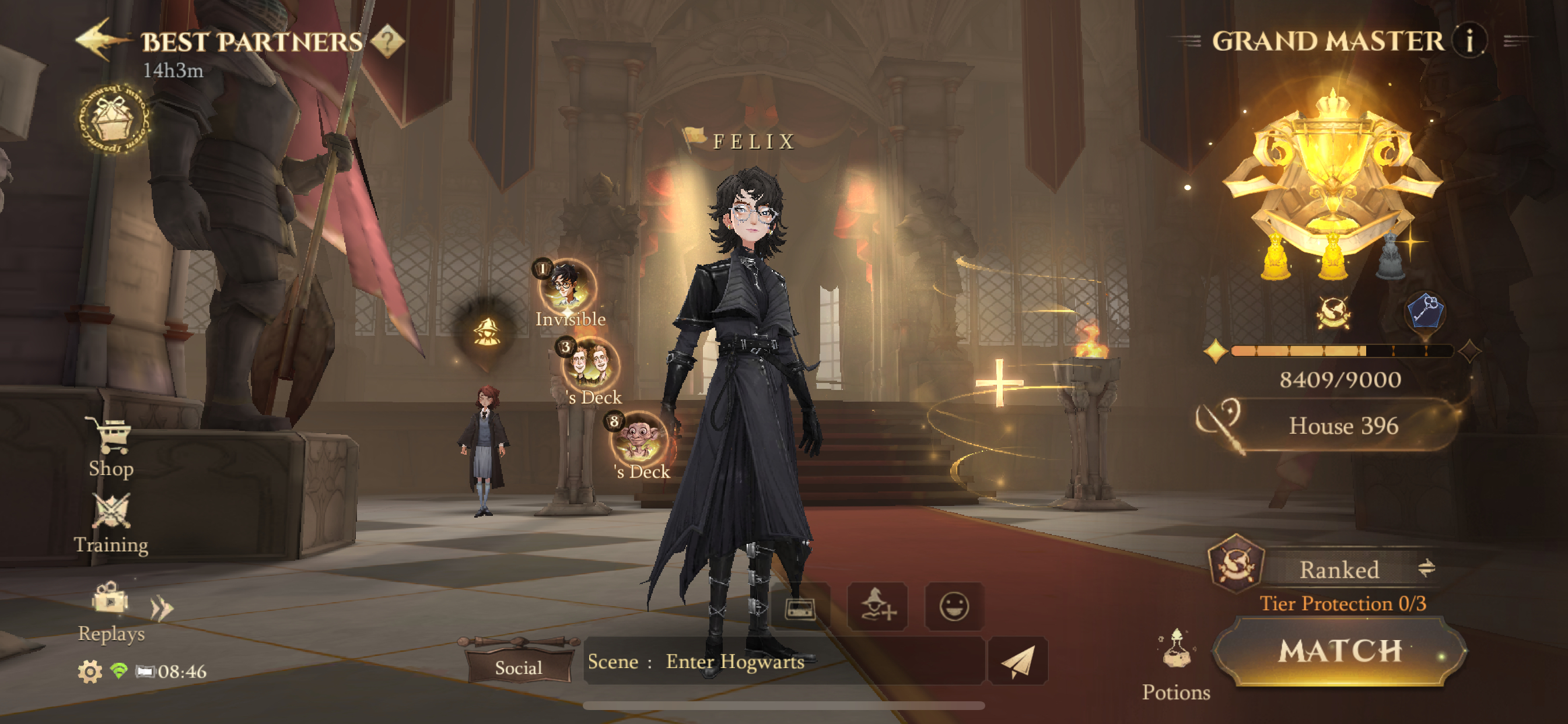This screenshot has height=724, width=1568.
Task: Switch the Ranked game mode
Action: point(1425,569)
